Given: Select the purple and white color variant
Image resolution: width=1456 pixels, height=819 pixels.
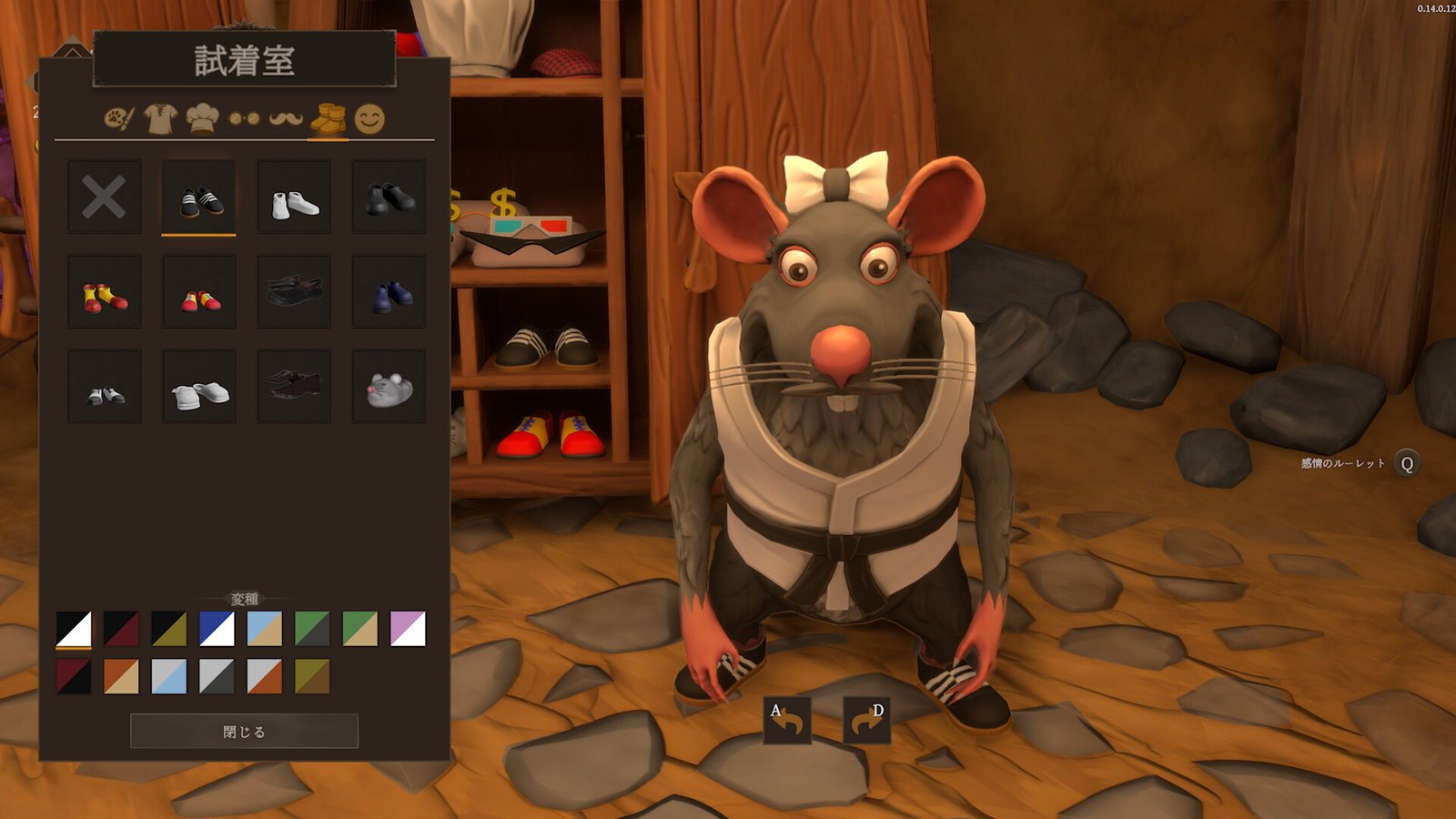Looking at the screenshot, I should [408, 629].
